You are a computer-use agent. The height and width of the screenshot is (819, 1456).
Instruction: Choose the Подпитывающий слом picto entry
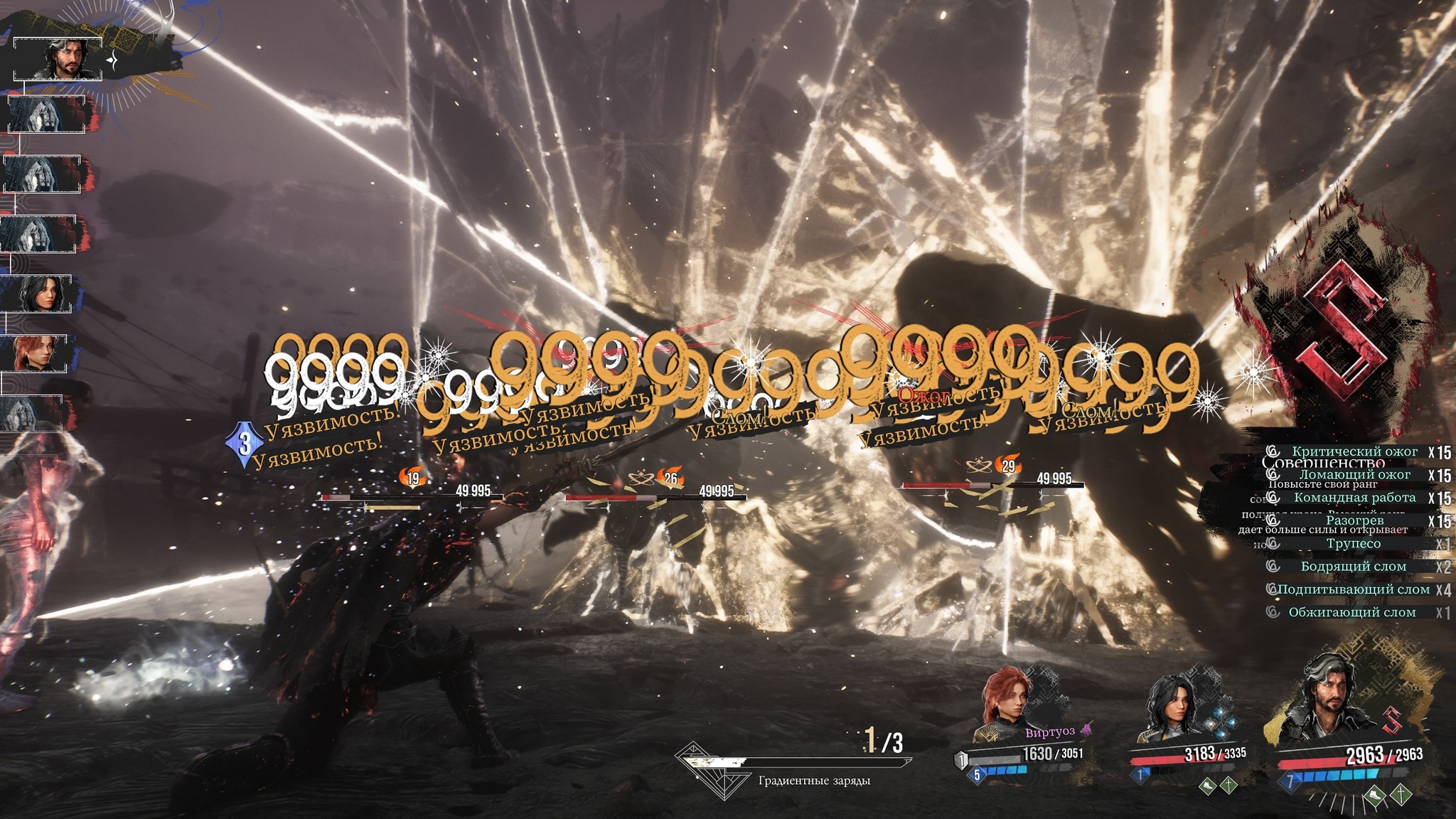[1353, 589]
